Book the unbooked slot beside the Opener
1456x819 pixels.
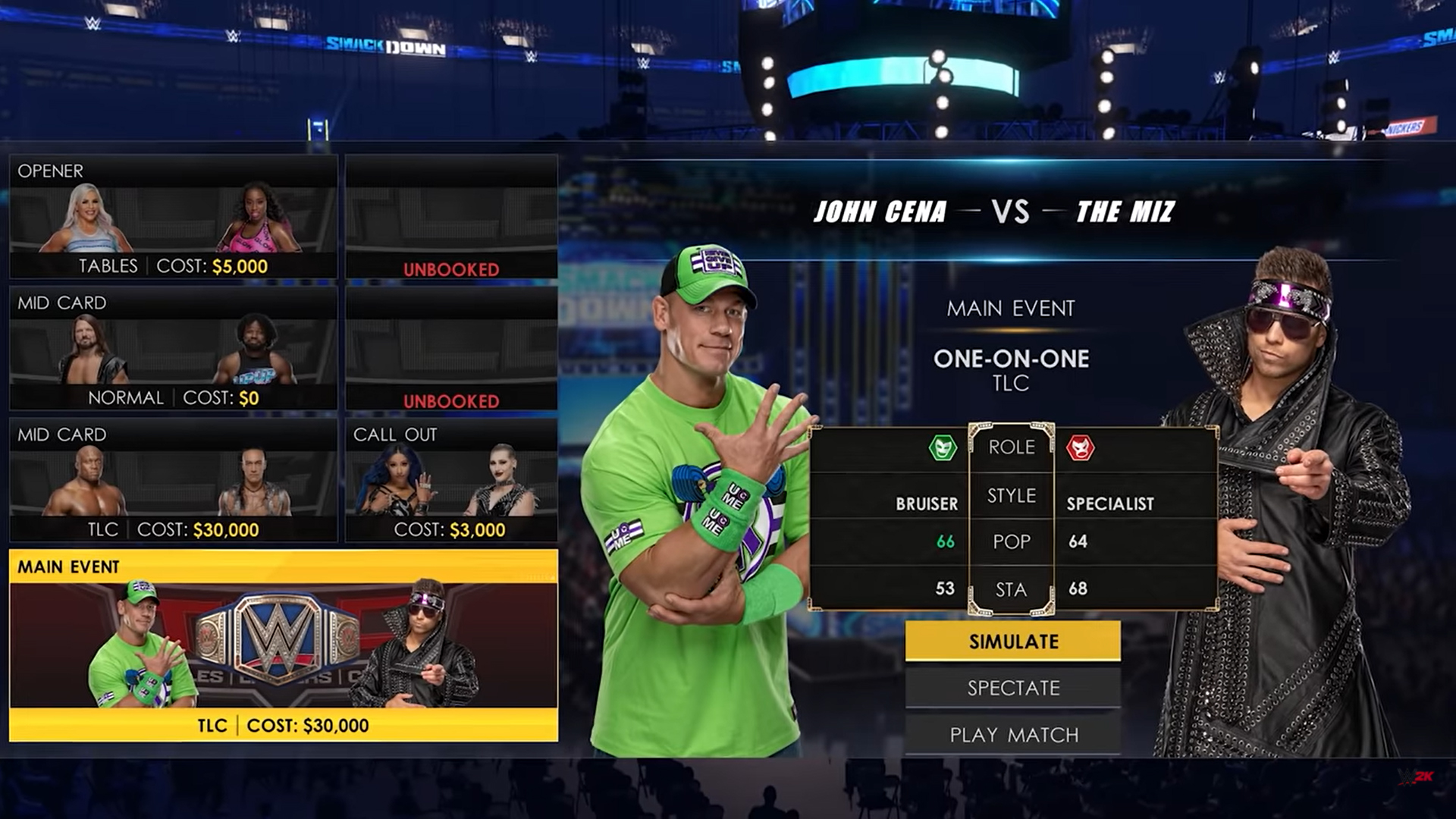pos(451,218)
